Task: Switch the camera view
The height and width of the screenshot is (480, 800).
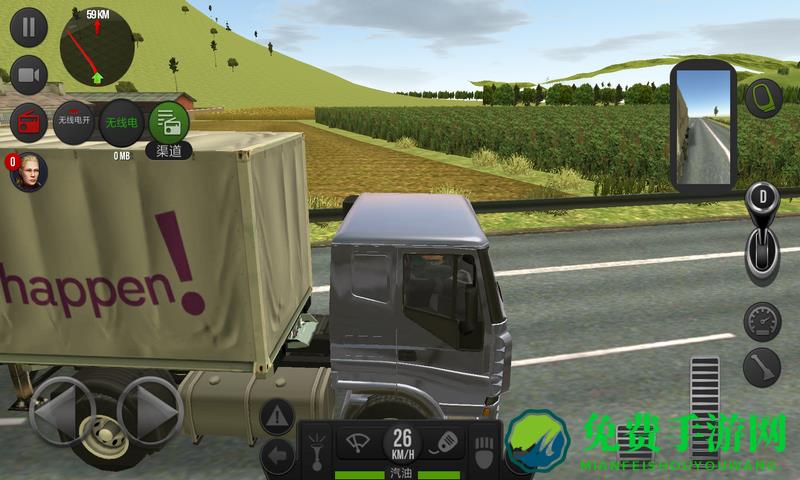Action: point(29,75)
